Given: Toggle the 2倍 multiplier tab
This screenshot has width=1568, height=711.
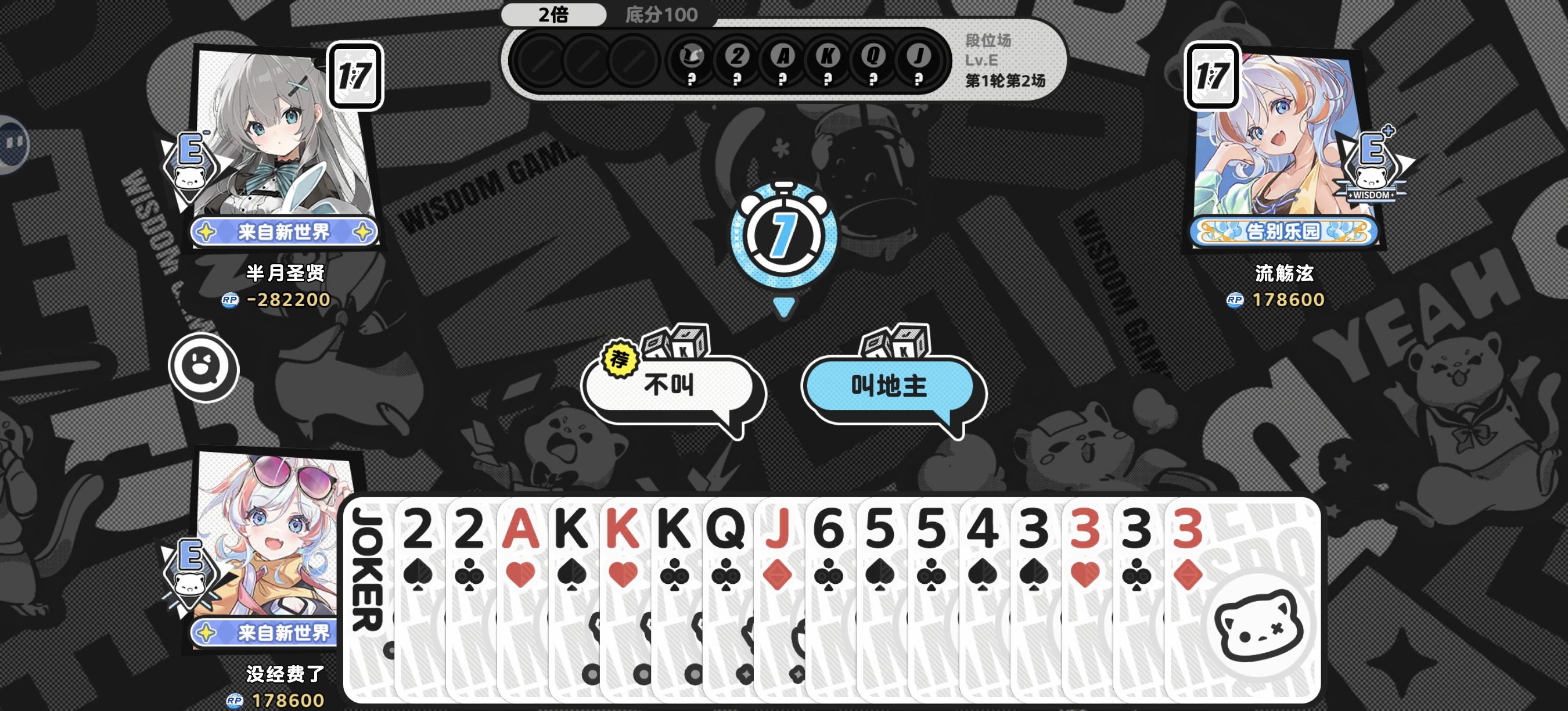Looking at the screenshot, I should point(554,15).
